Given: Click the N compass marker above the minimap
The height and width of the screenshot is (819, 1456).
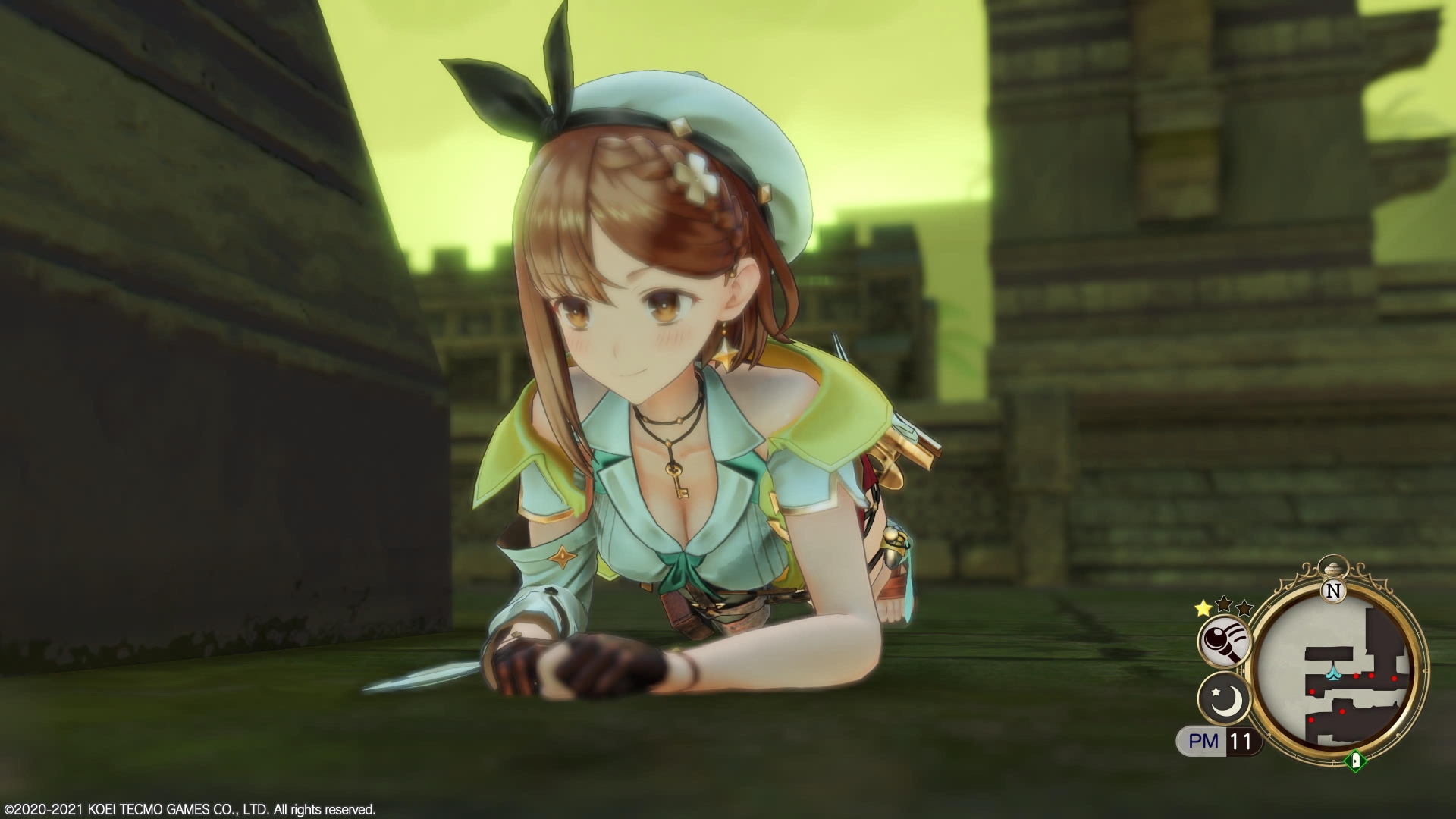Looking at the screenshot, I should click(1333, 591).
